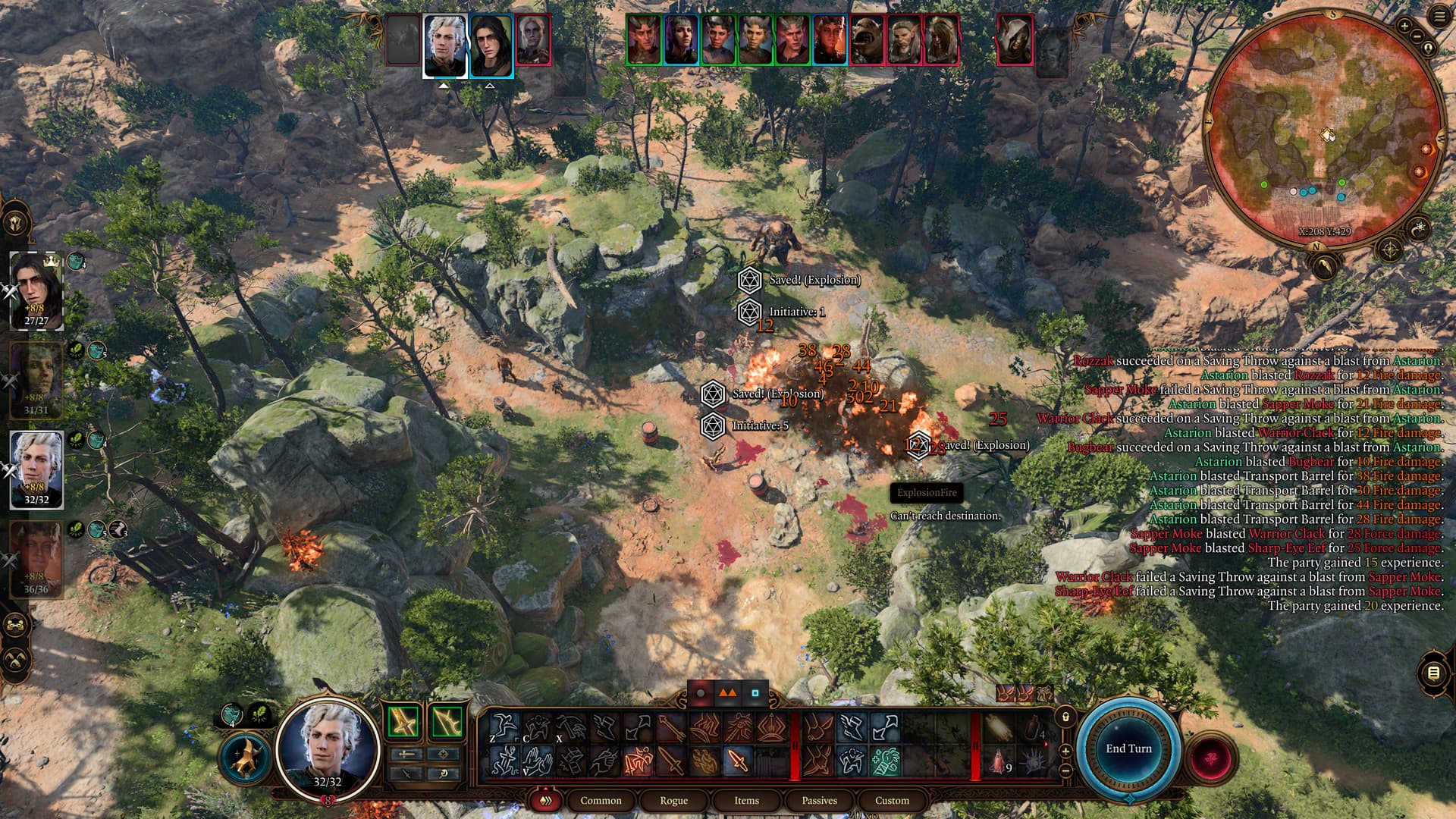Toggle the hotbar lock icon
This screenshot has width=1456, height=819.
pos(1065,717)
